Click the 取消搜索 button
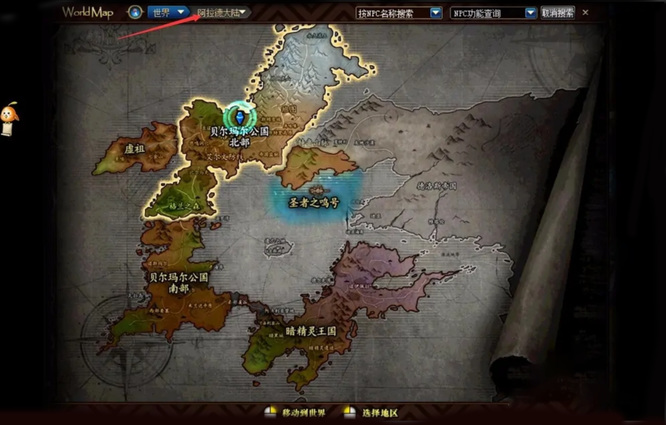Viewport: 666px width, 425px height. pos(557,13)
